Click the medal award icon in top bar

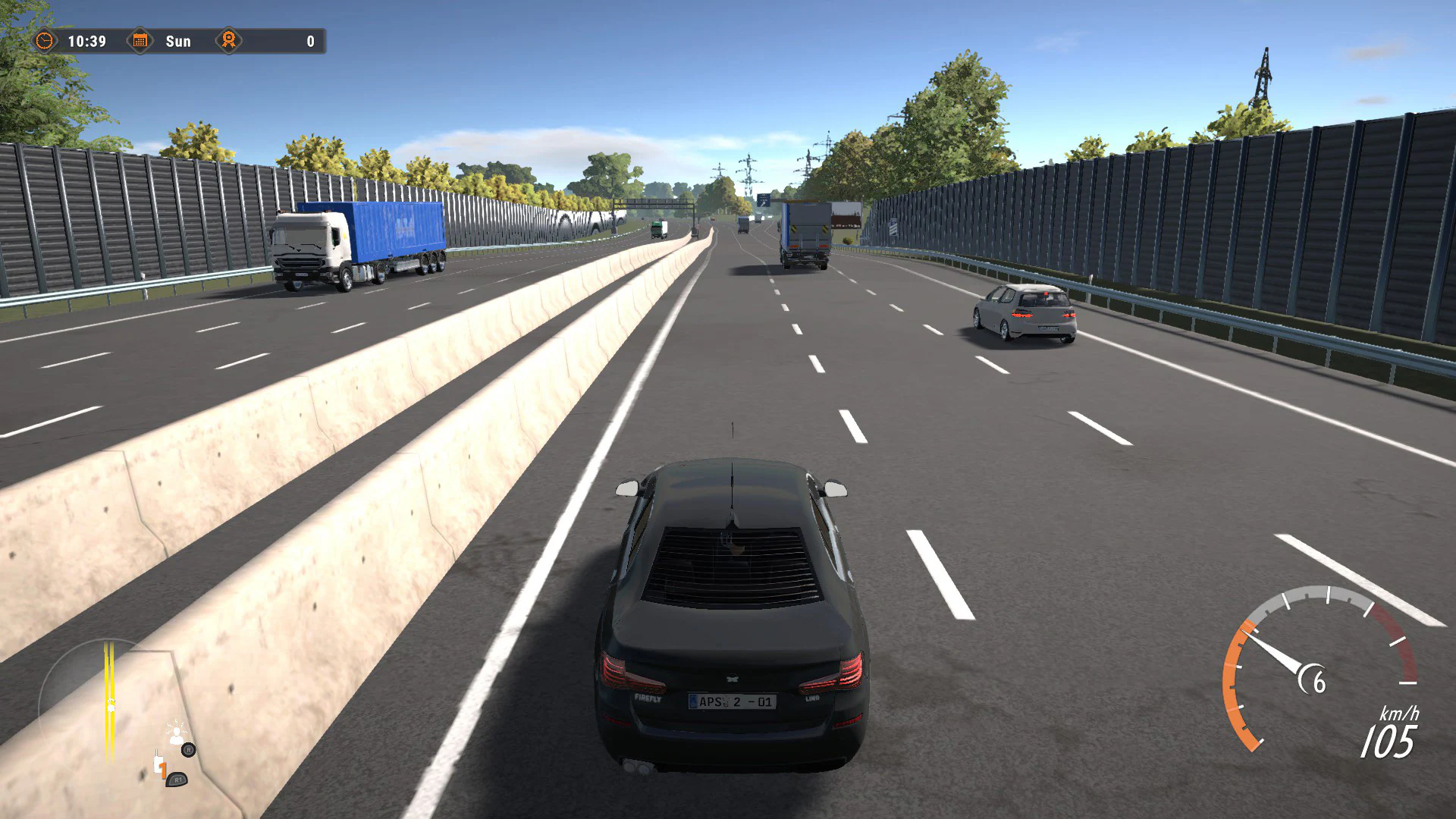click(x=228, y=42)
